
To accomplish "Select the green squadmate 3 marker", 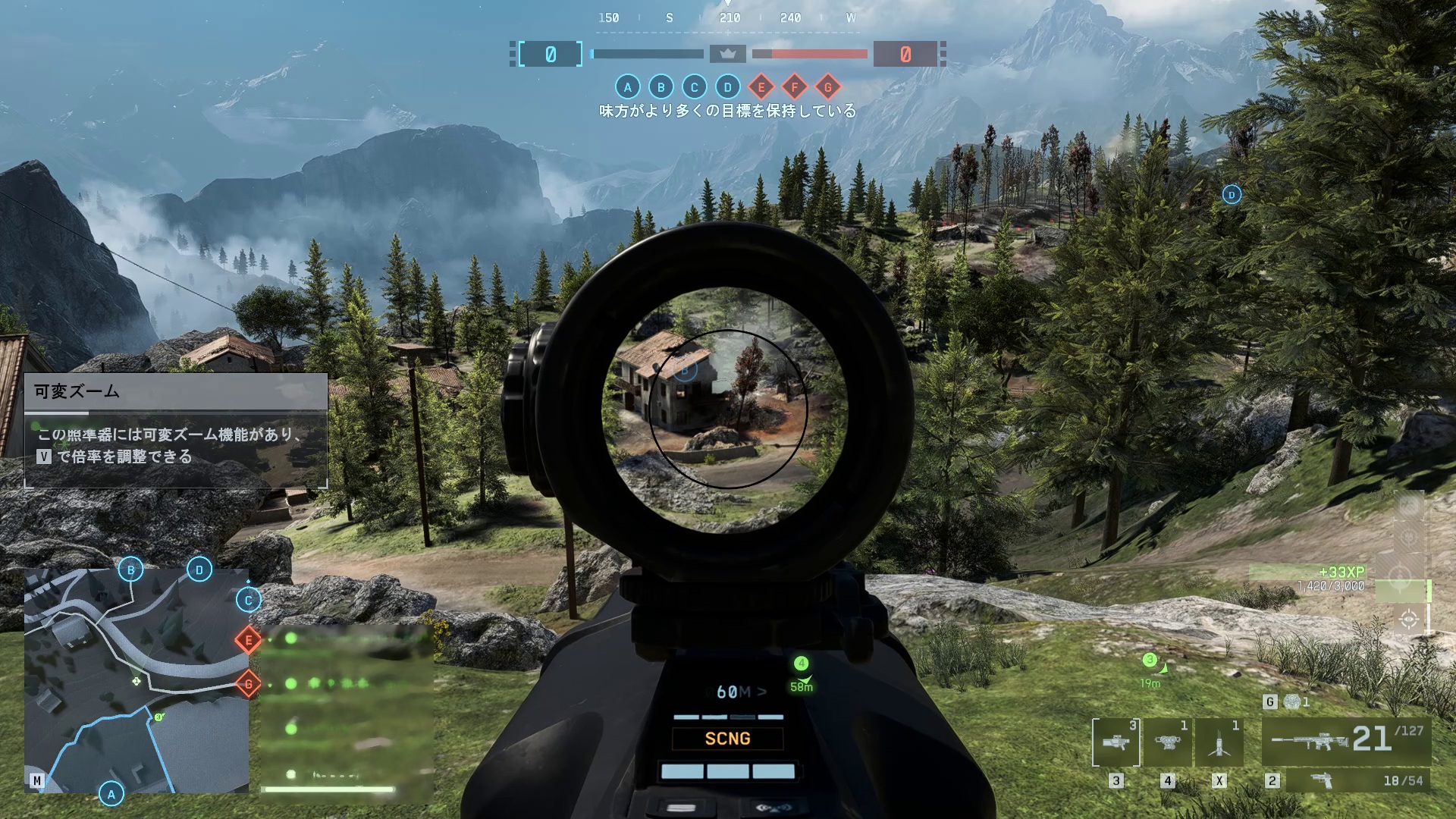I will (x=1150, y=660).
